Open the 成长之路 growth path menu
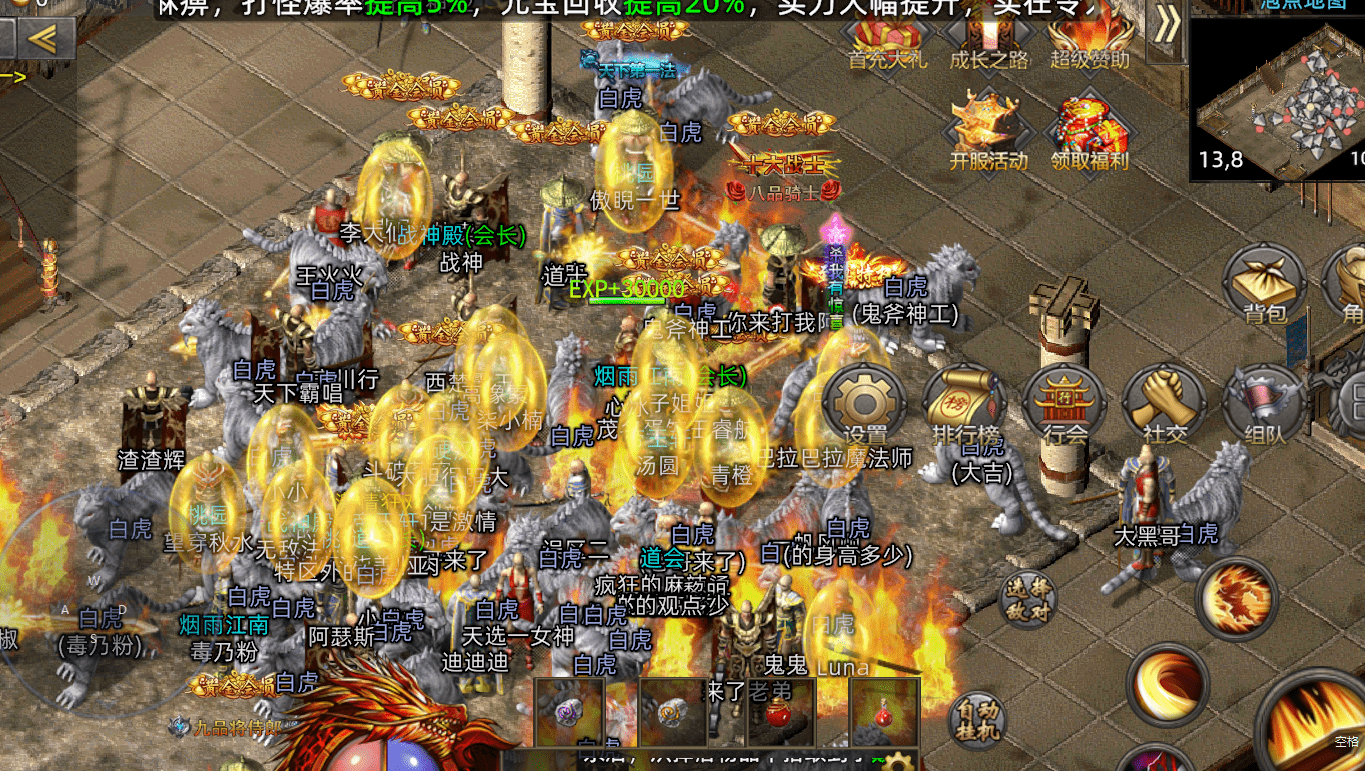The width and height of the screenshot is (1365, 771). click(x=988, y=38)
